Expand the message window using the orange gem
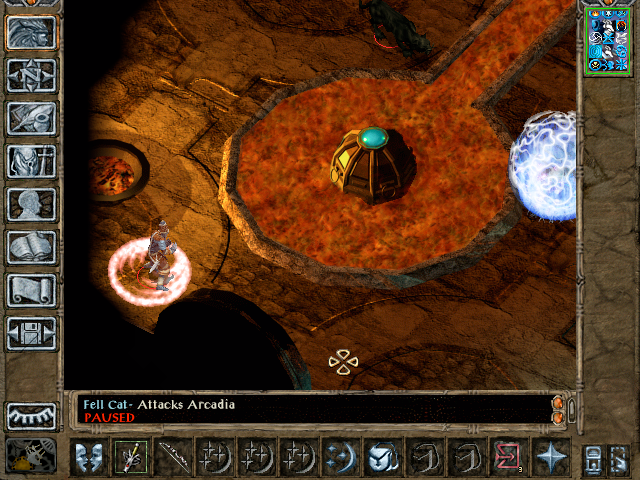 (558, 403)
